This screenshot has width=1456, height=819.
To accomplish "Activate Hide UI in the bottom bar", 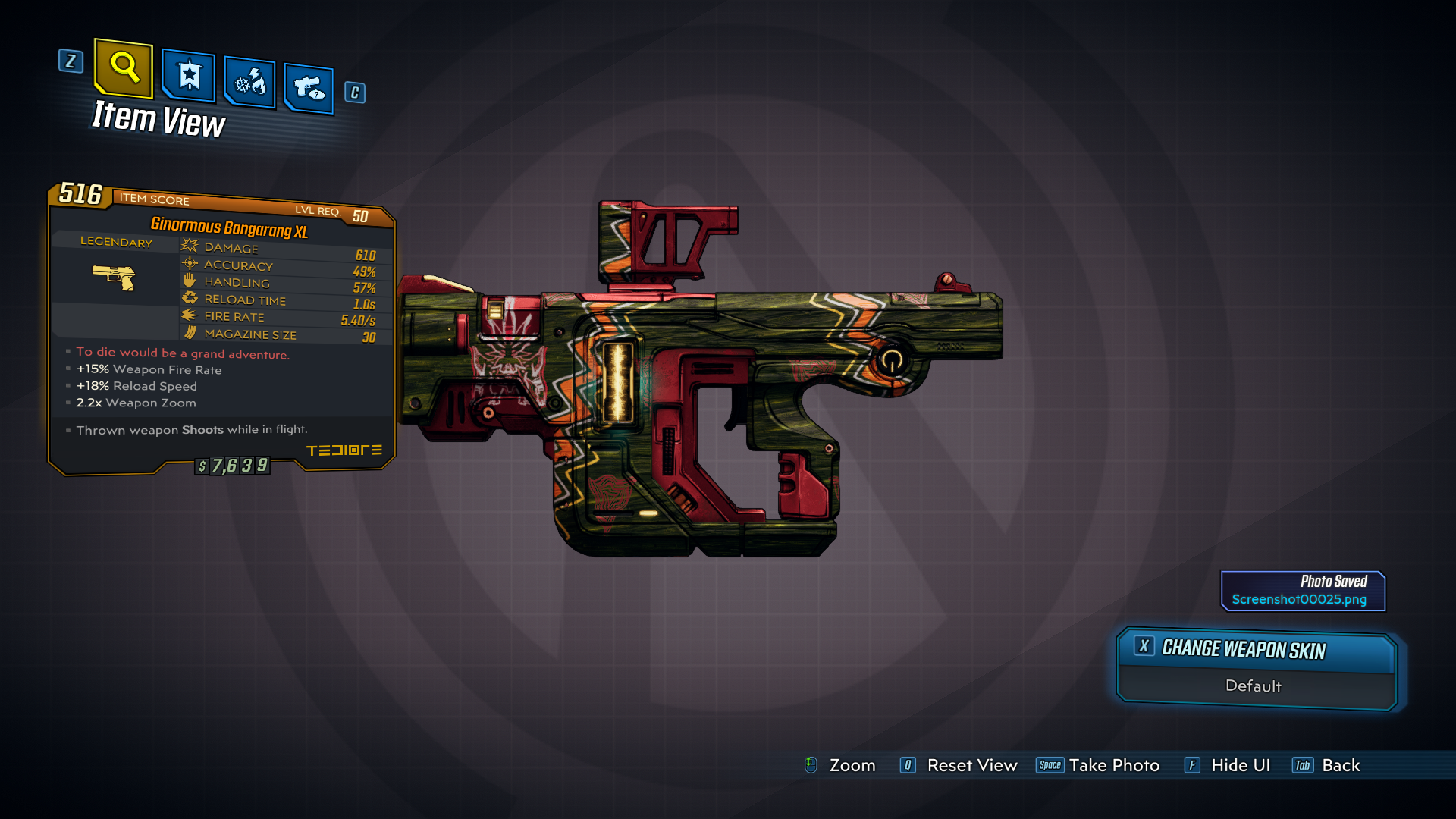I will [1240, 765].
